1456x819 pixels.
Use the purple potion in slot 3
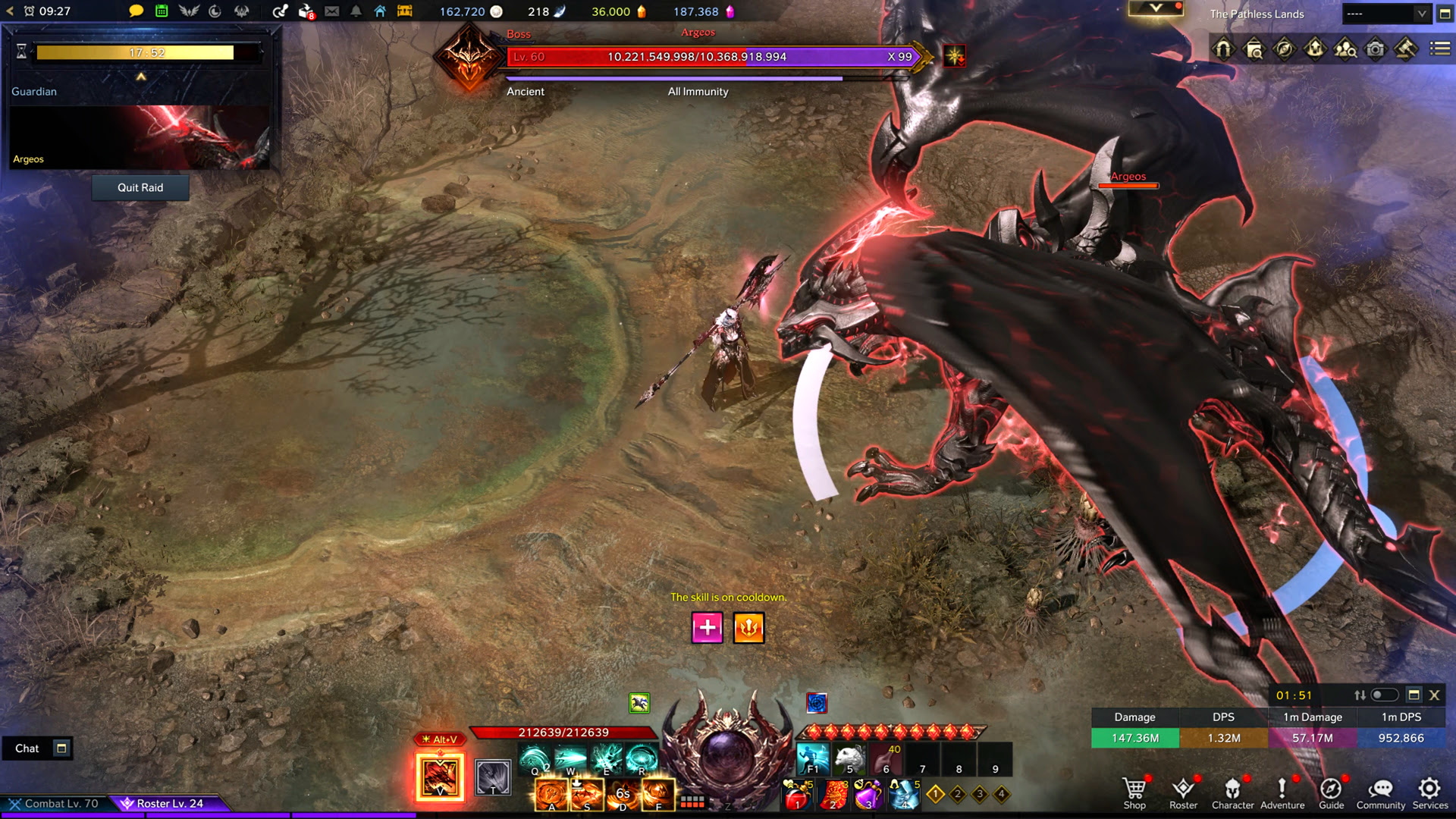click(x=868, y=795)
